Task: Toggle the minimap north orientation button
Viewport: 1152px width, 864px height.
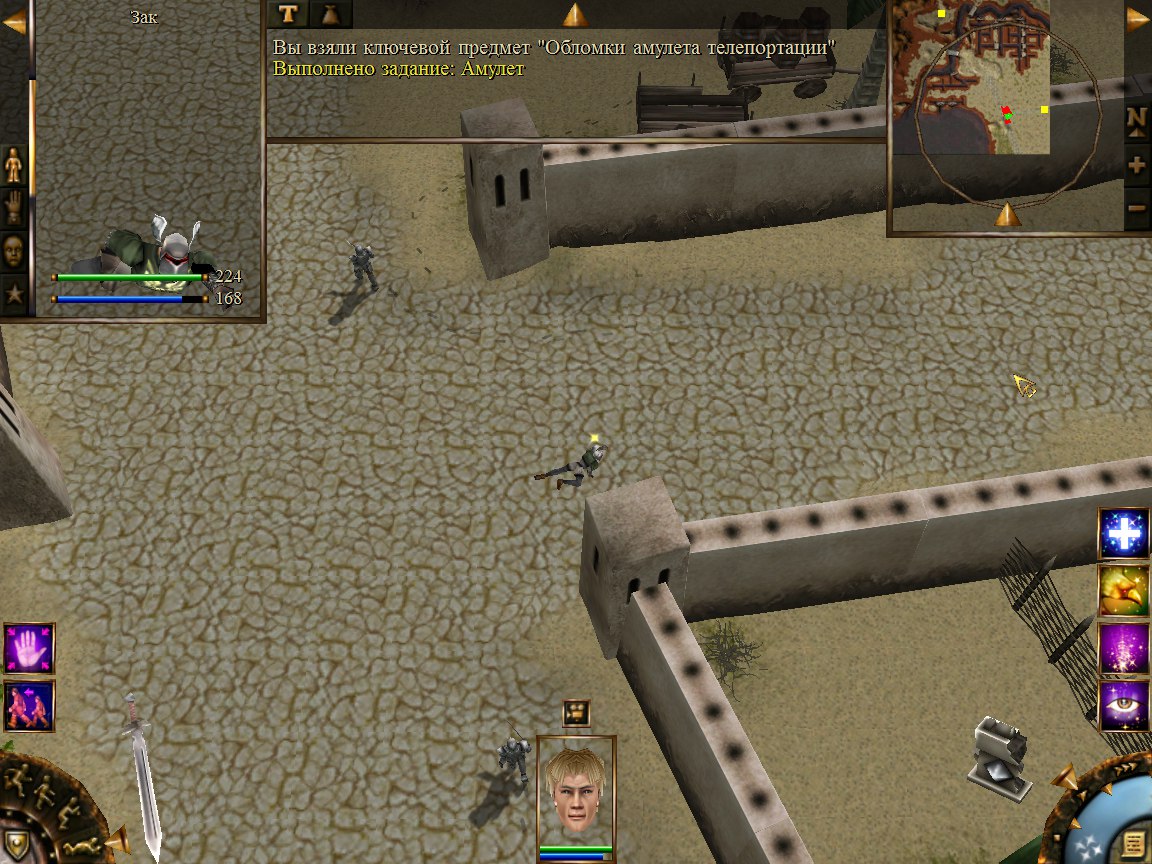Action: (x=1137, y=118)
